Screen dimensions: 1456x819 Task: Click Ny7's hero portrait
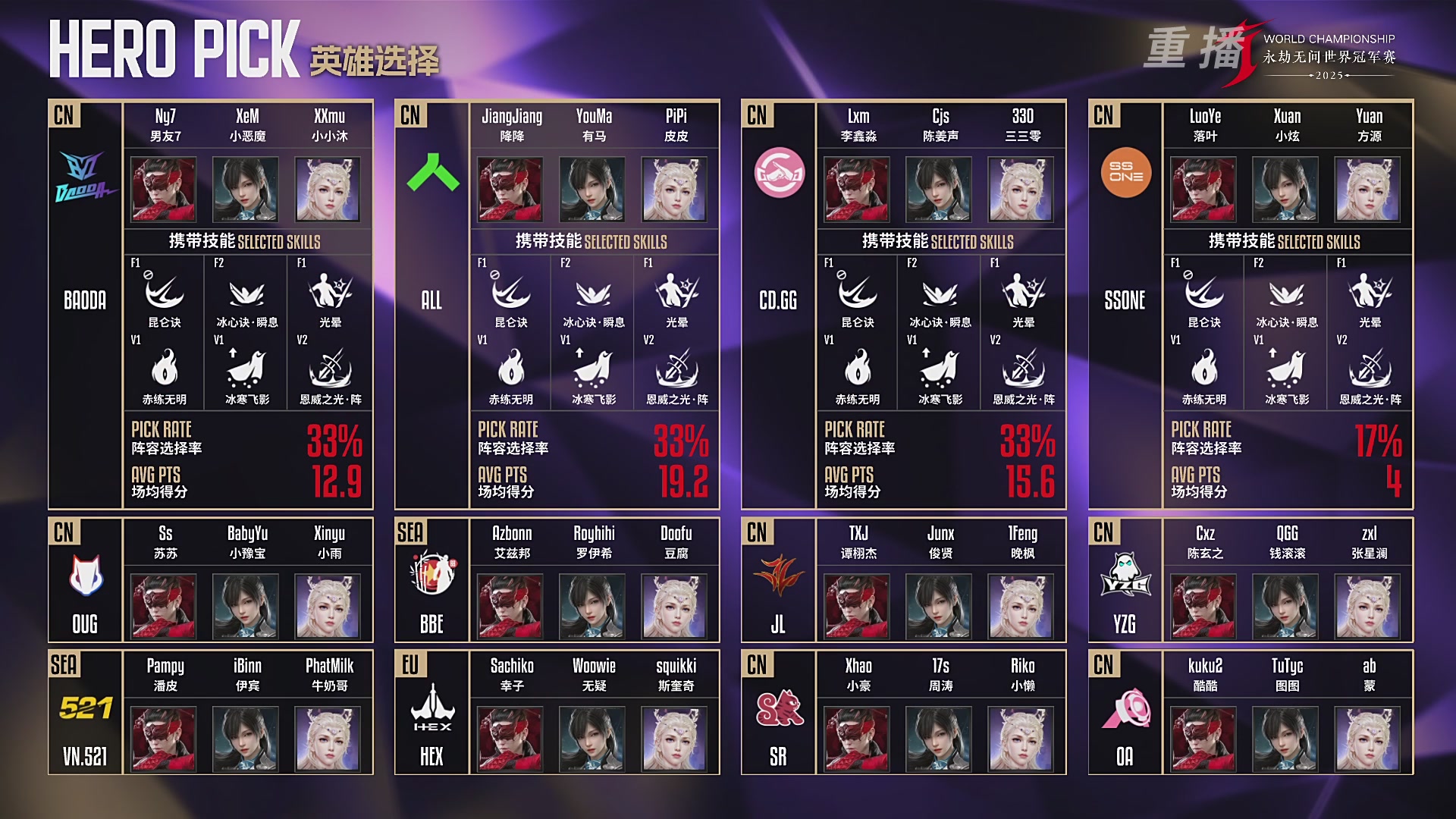(x=163, y=190)
